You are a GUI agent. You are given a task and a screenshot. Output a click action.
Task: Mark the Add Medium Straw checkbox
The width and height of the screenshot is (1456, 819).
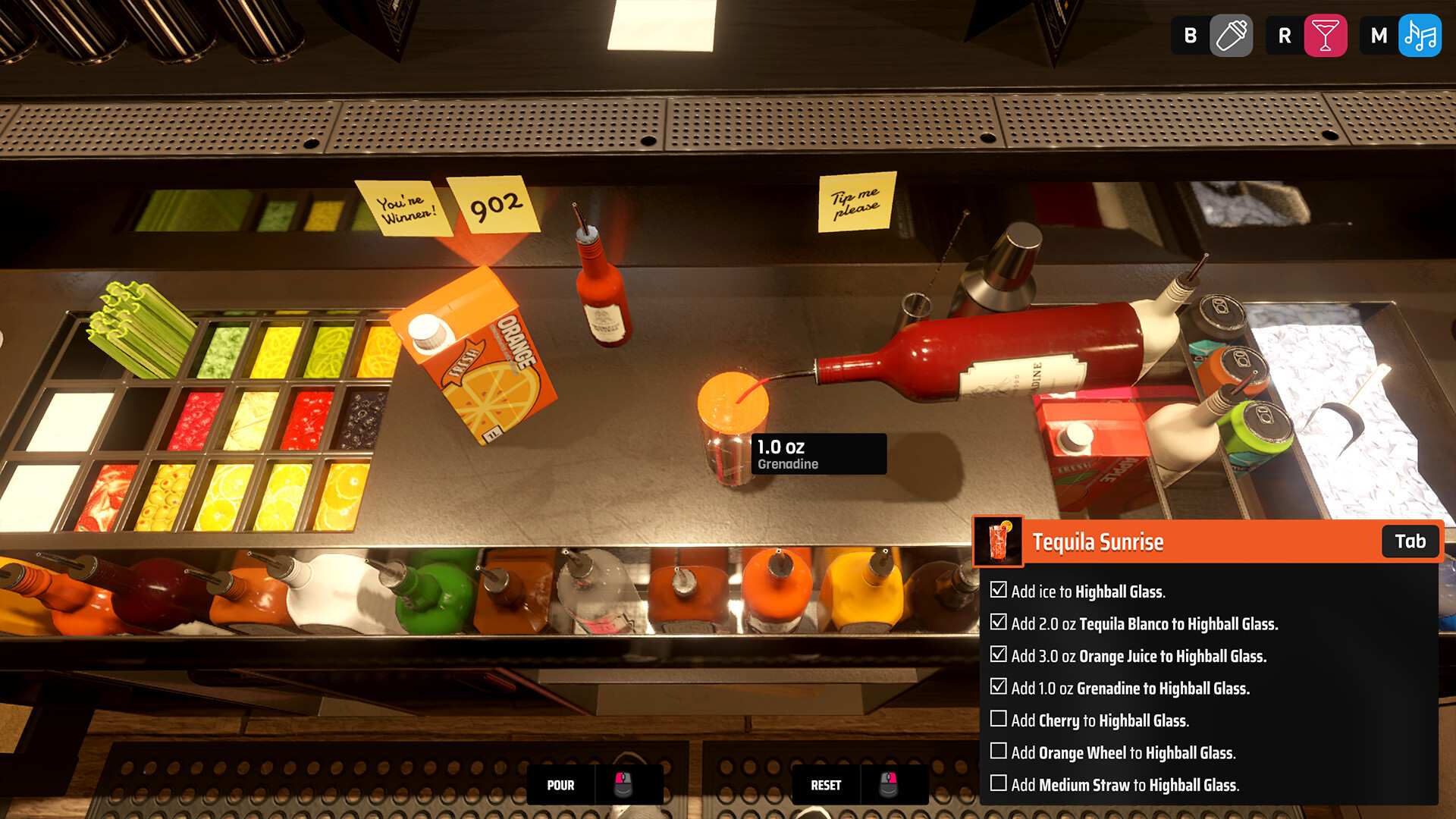coord(999,783)
